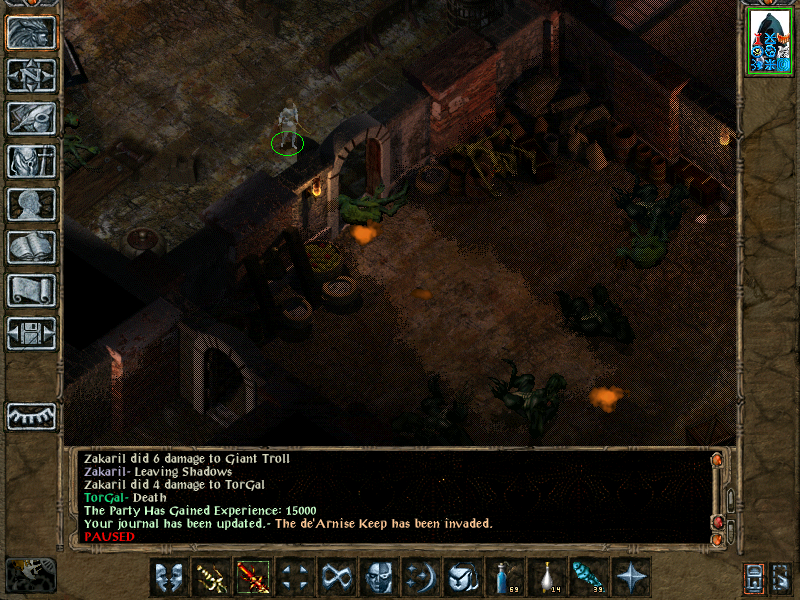Open special abilities with the star icon
The image size is (800, 600).
(x=631, y=577)
